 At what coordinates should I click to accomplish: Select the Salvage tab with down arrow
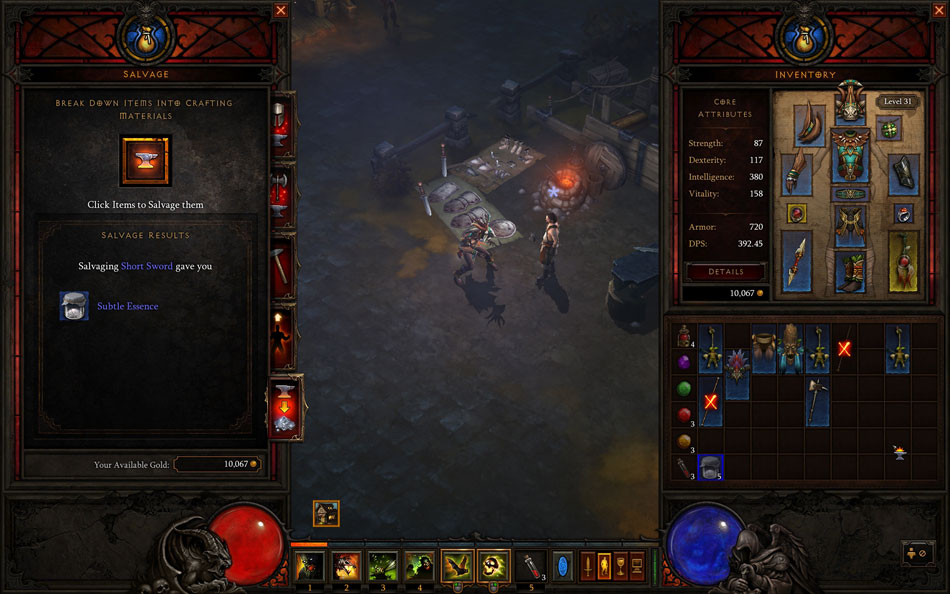283,406
